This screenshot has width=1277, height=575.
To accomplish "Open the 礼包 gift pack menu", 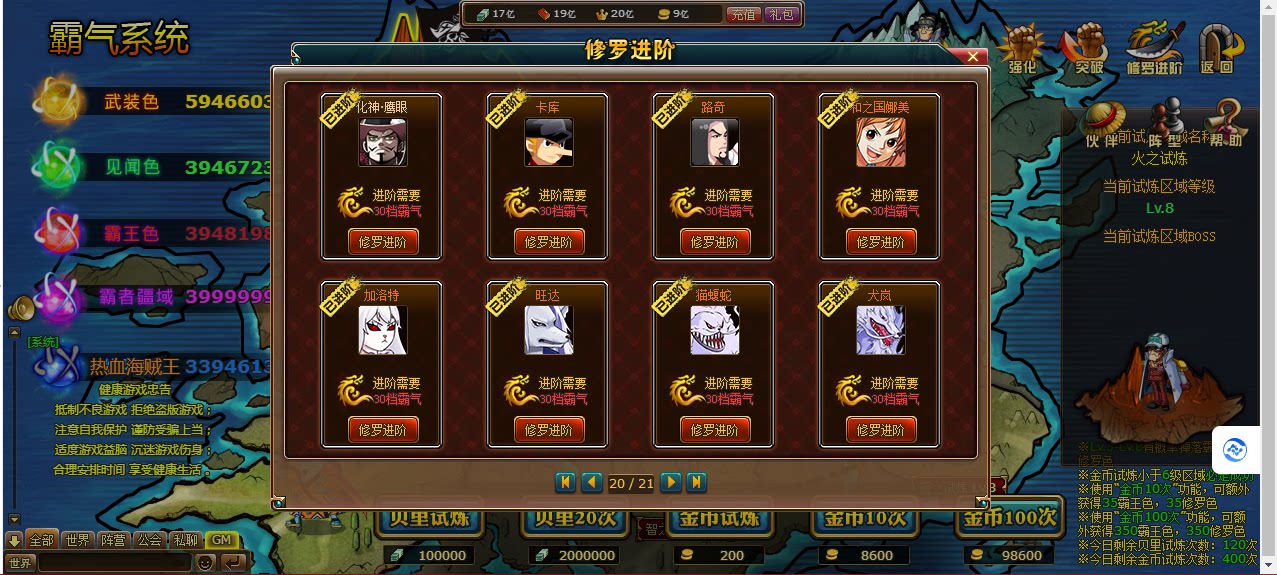I will point(780,15).
